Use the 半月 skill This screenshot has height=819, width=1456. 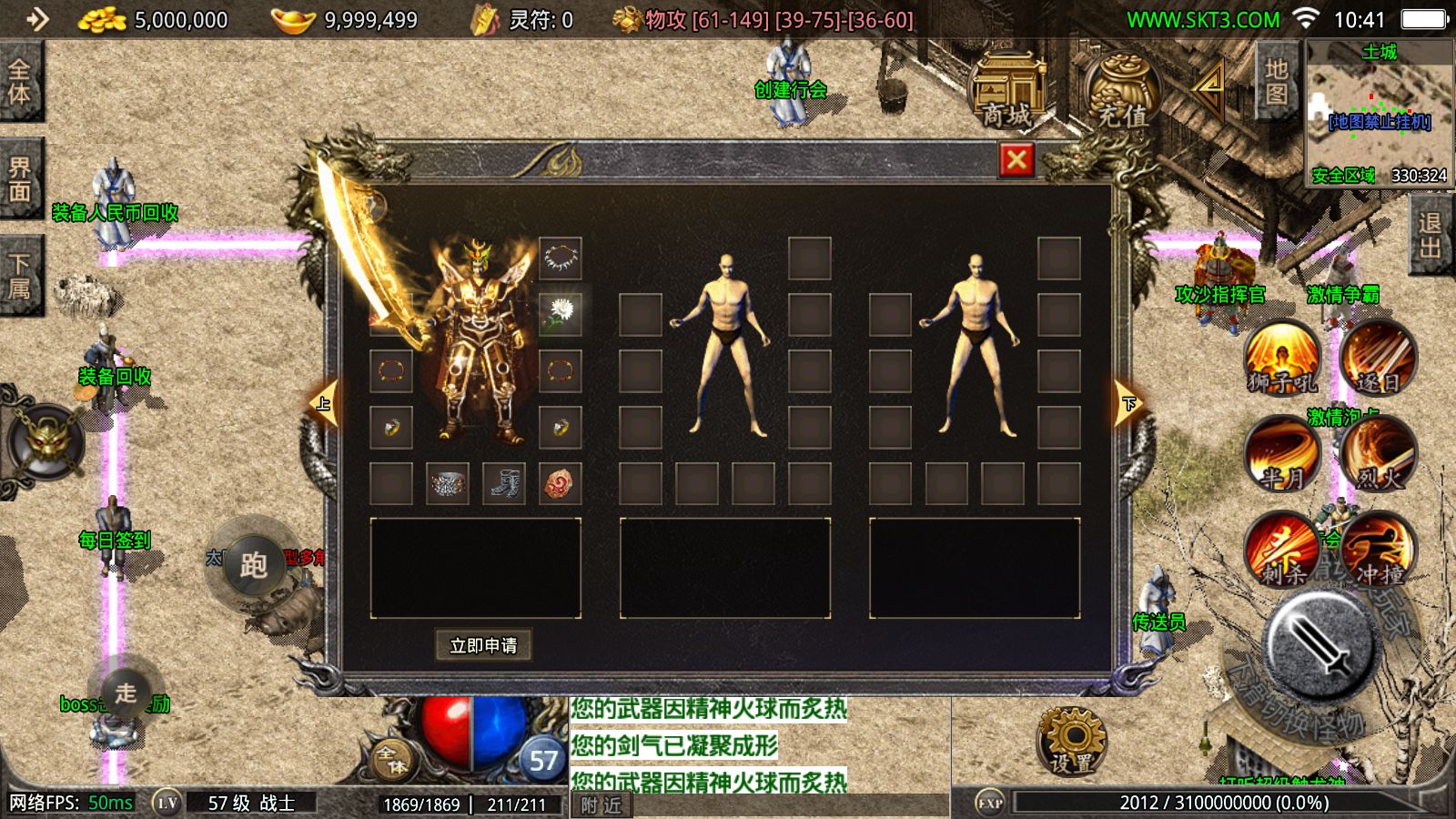(x=1283, y=453)
